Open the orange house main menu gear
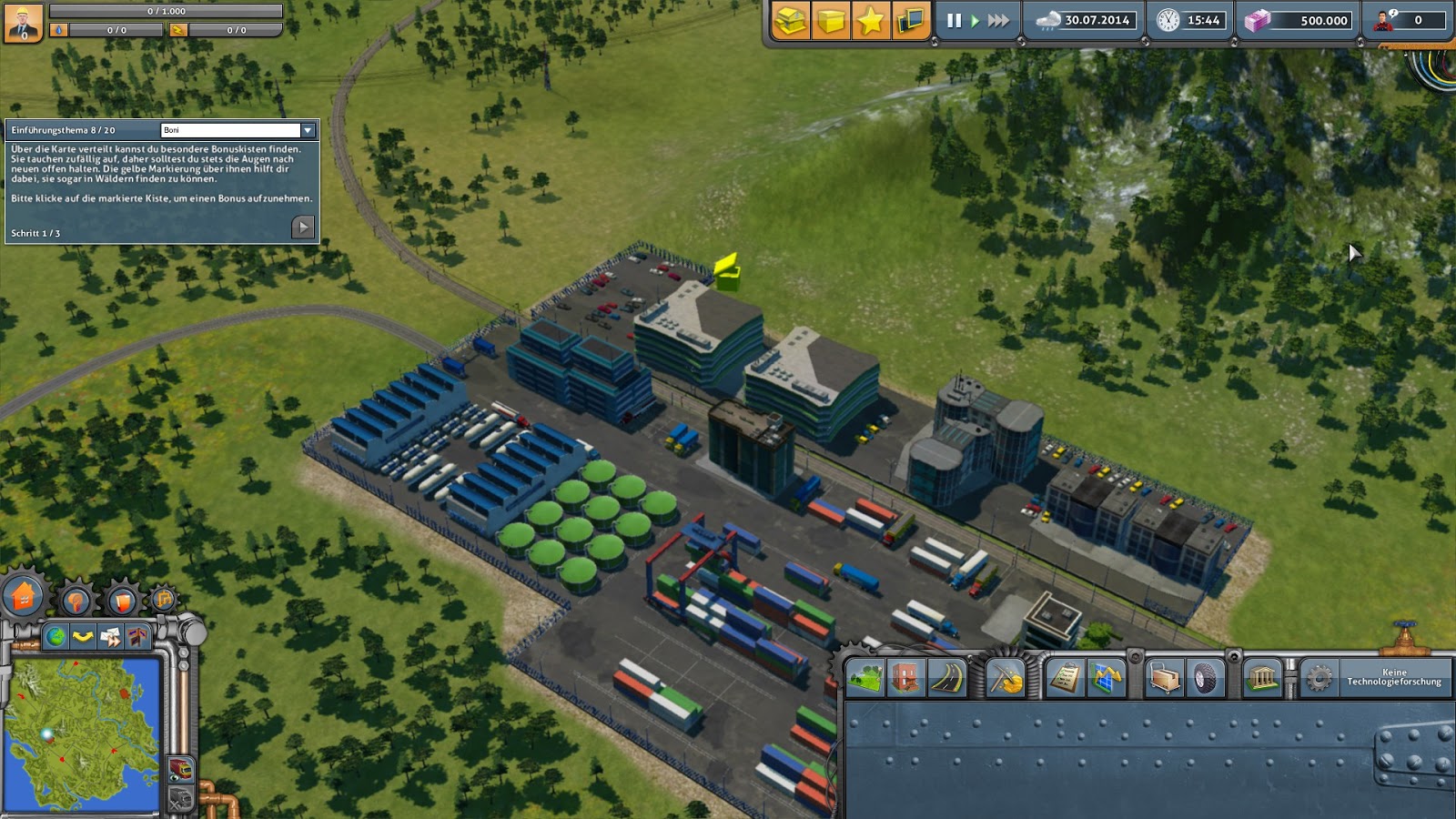The width and height of the screenshot is (1456, 819). pos(24,597)
